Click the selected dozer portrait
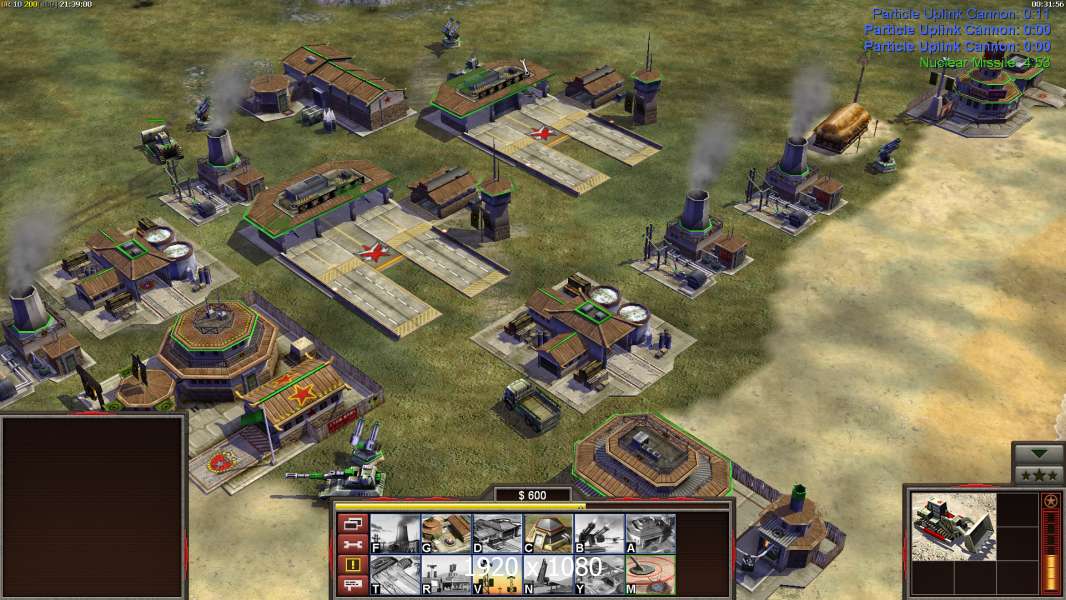The image size is (1066, 600). [x=953, y=525]
